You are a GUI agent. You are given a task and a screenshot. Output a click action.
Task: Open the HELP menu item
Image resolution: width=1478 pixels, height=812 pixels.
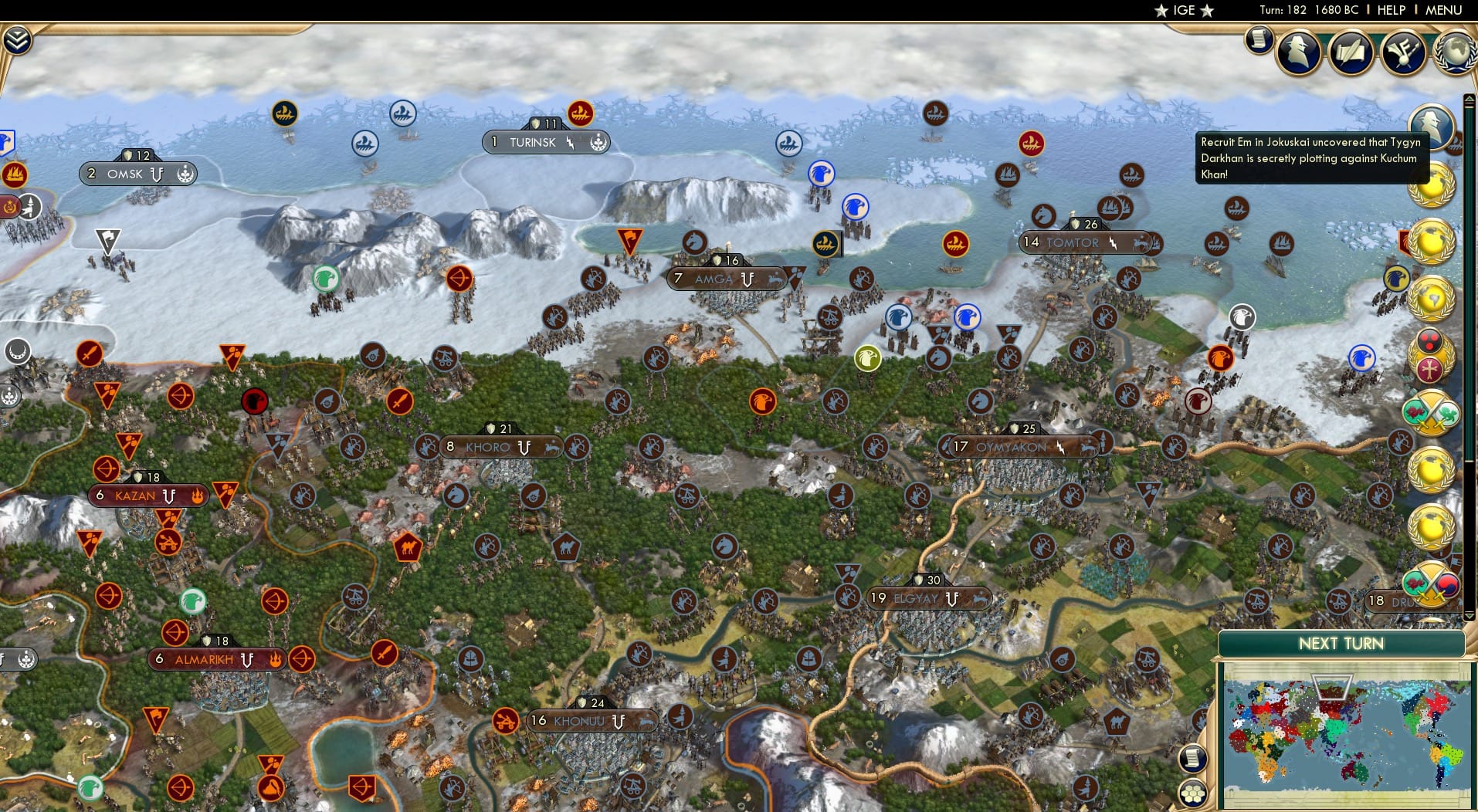coord(1392,10)
